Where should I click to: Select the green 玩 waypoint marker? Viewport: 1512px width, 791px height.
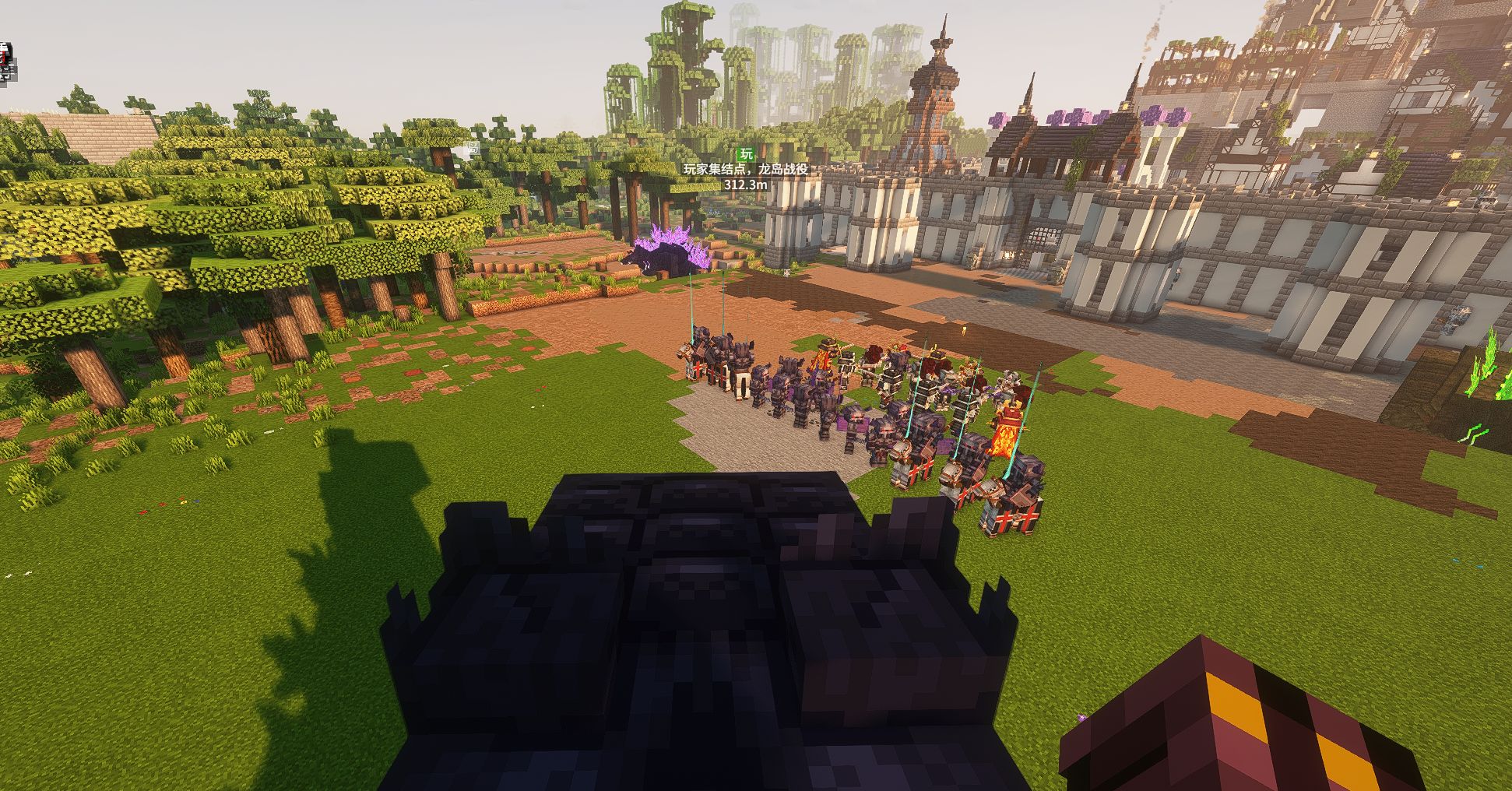click(x=746, y=153)
